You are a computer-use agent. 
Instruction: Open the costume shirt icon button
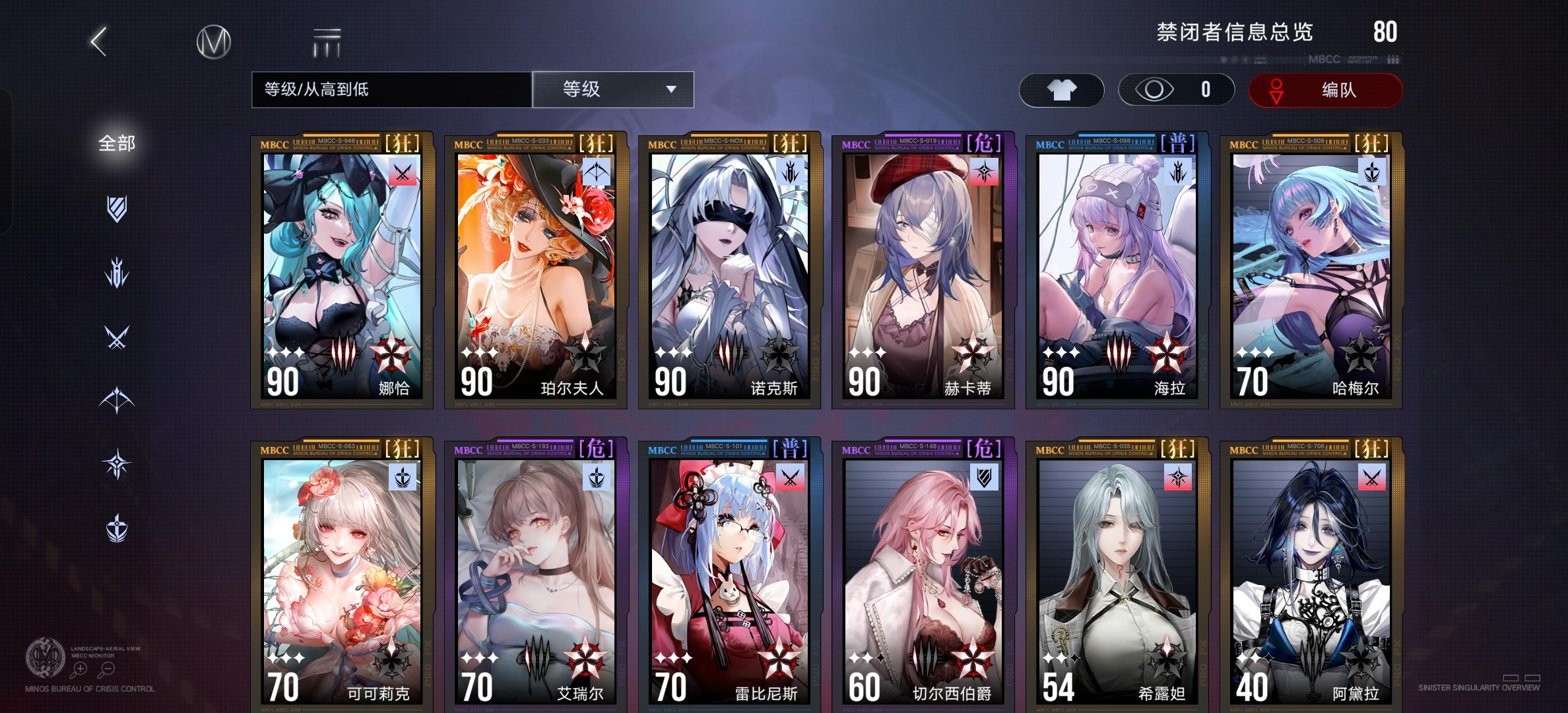[x=1061, y=90]
